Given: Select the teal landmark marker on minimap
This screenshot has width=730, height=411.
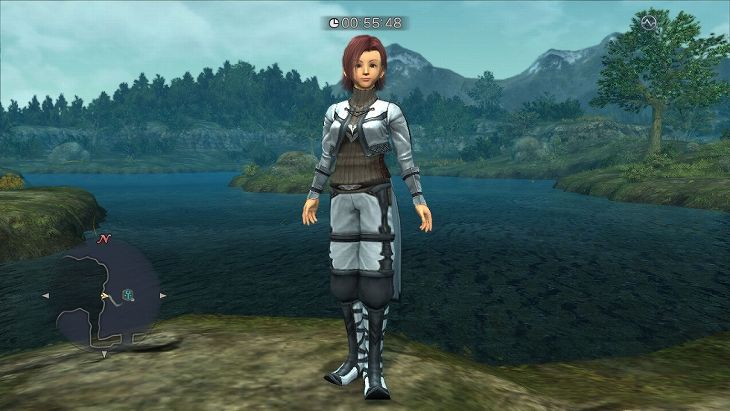Looking at the screenshot, I should pos(126,294).
